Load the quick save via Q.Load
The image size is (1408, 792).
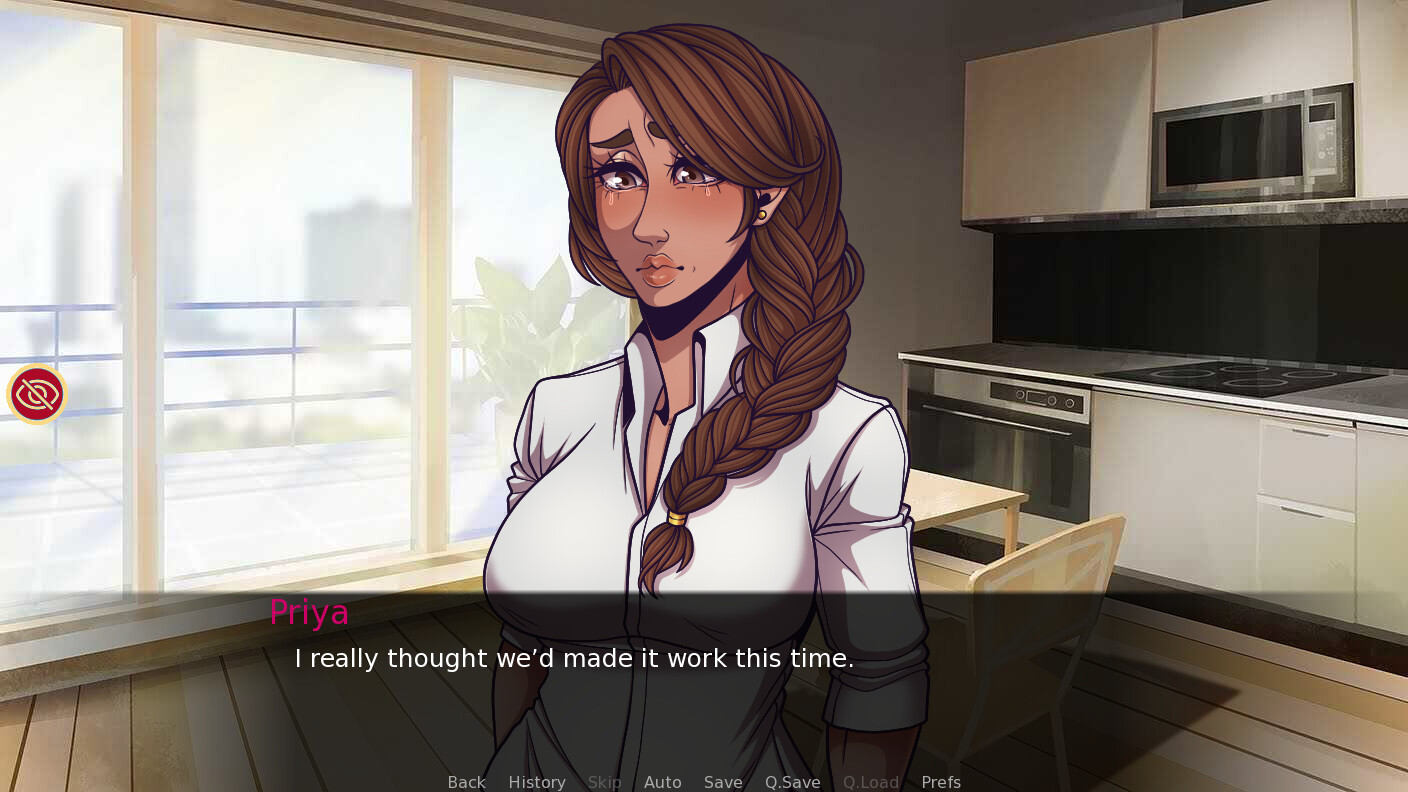[869, 782]
